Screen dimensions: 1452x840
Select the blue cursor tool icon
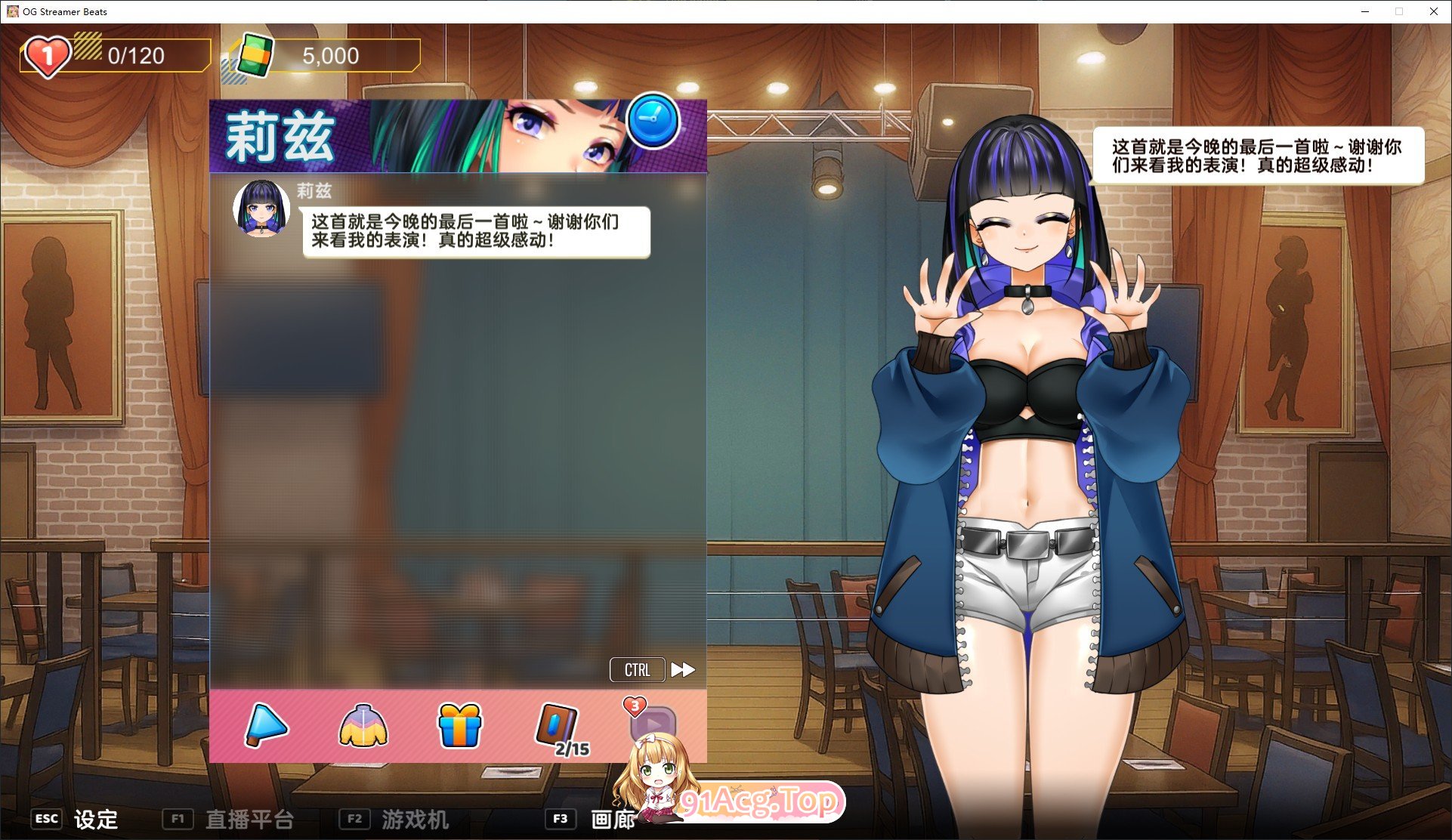click(266, 726)
